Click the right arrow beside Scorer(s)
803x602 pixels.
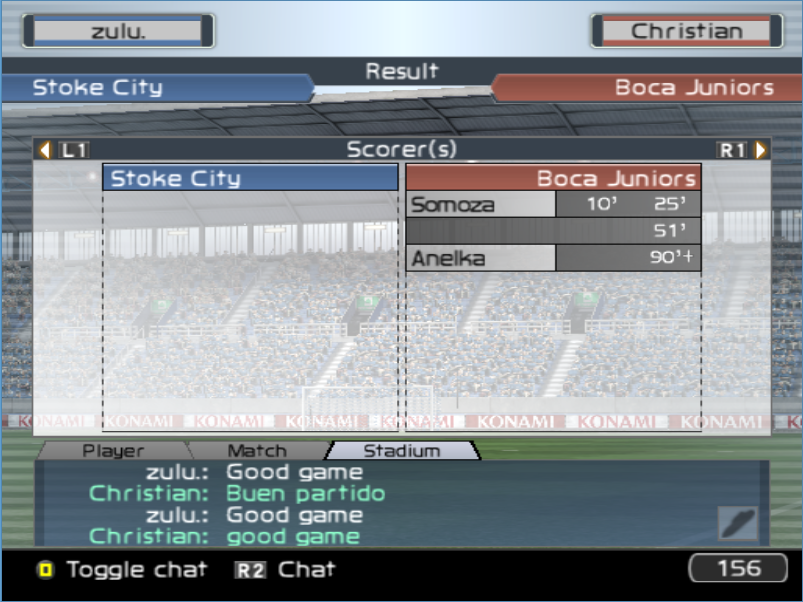tap(762, 150)
